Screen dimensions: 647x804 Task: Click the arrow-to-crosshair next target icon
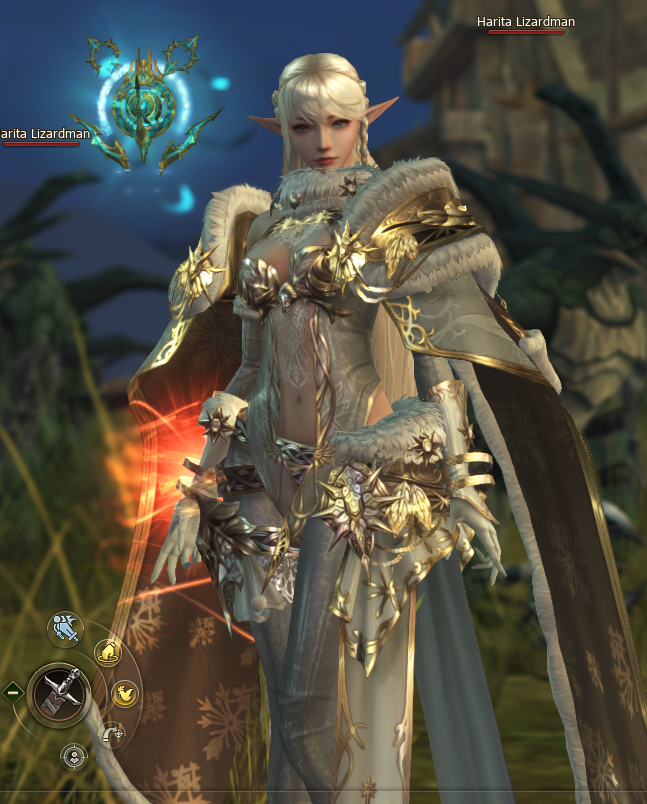(113, 734)
